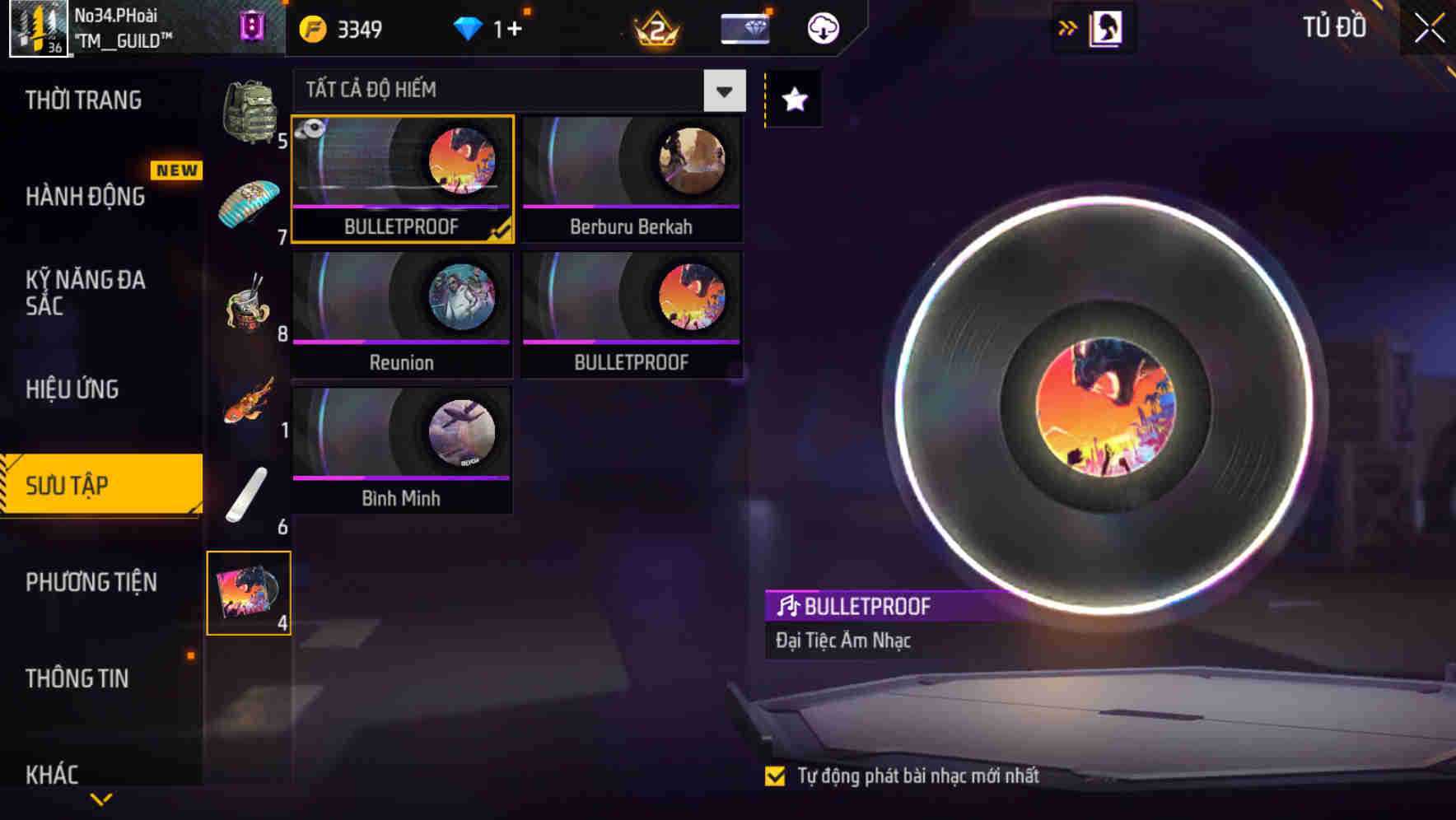
Task: Toggle the star favorite filter
Action: pos(792,100)
